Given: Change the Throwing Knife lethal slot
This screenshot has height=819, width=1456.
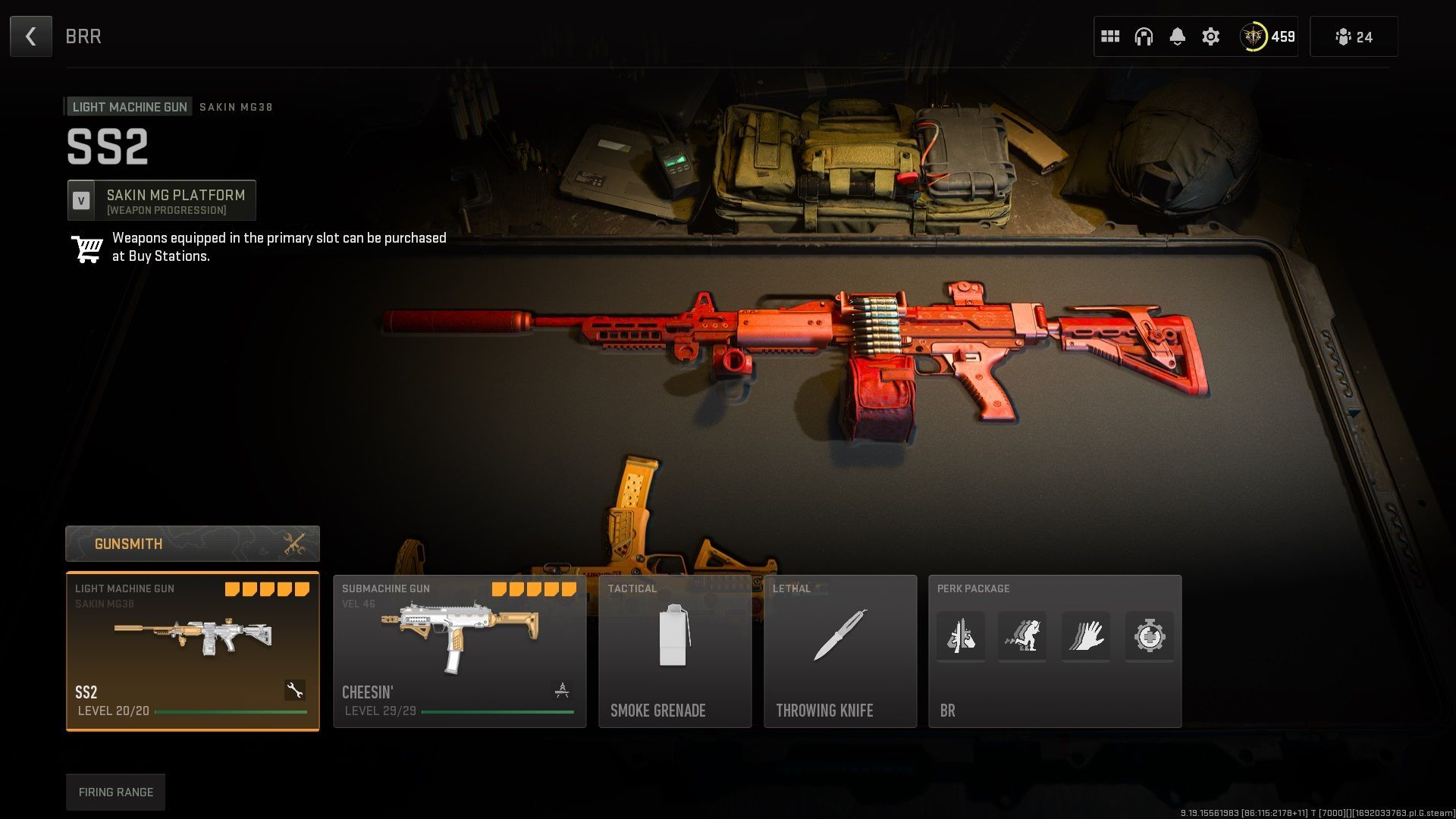Looking at the screenshot, I should pyautogui.click(x=840, y=651).
